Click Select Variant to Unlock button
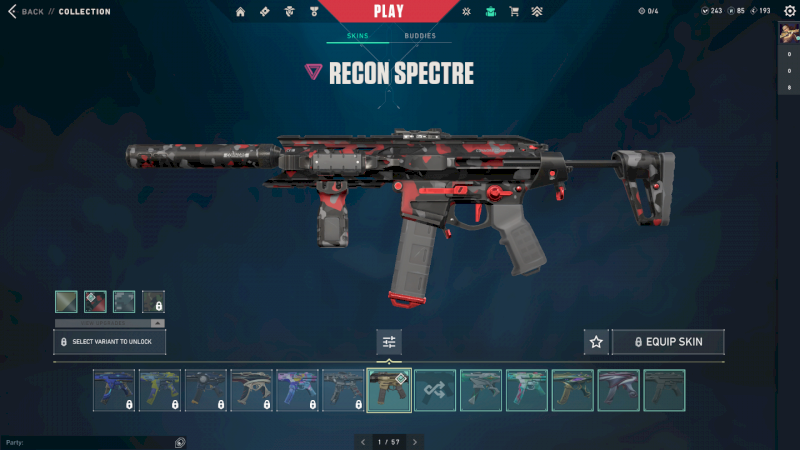800x450 pixels. tap(110, 342)
